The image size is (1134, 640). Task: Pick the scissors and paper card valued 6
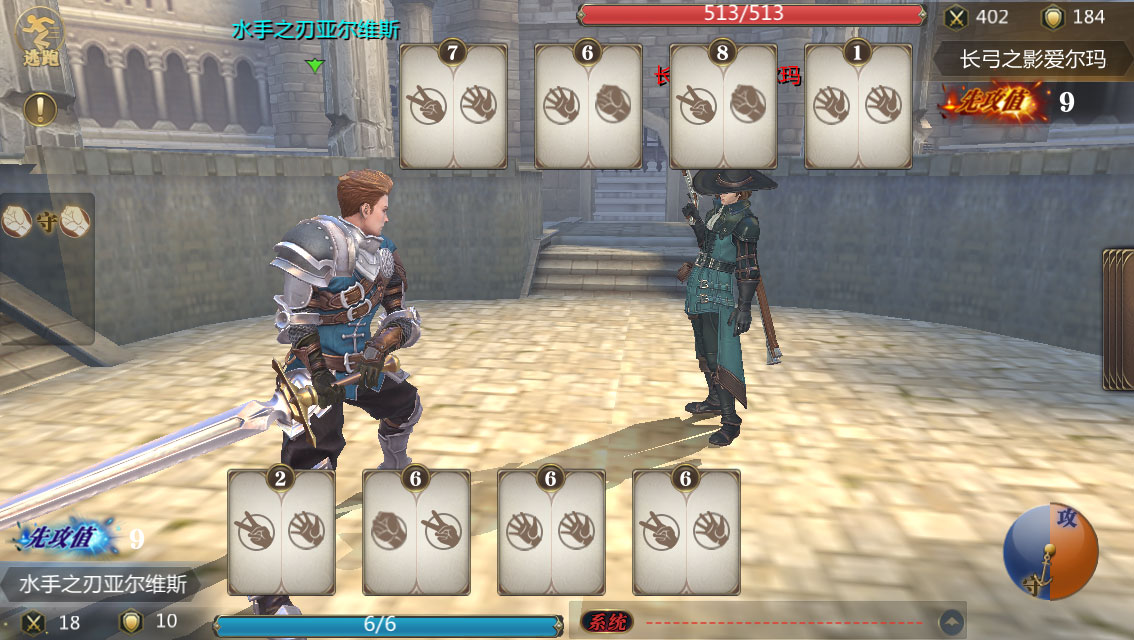click(686, 532)
